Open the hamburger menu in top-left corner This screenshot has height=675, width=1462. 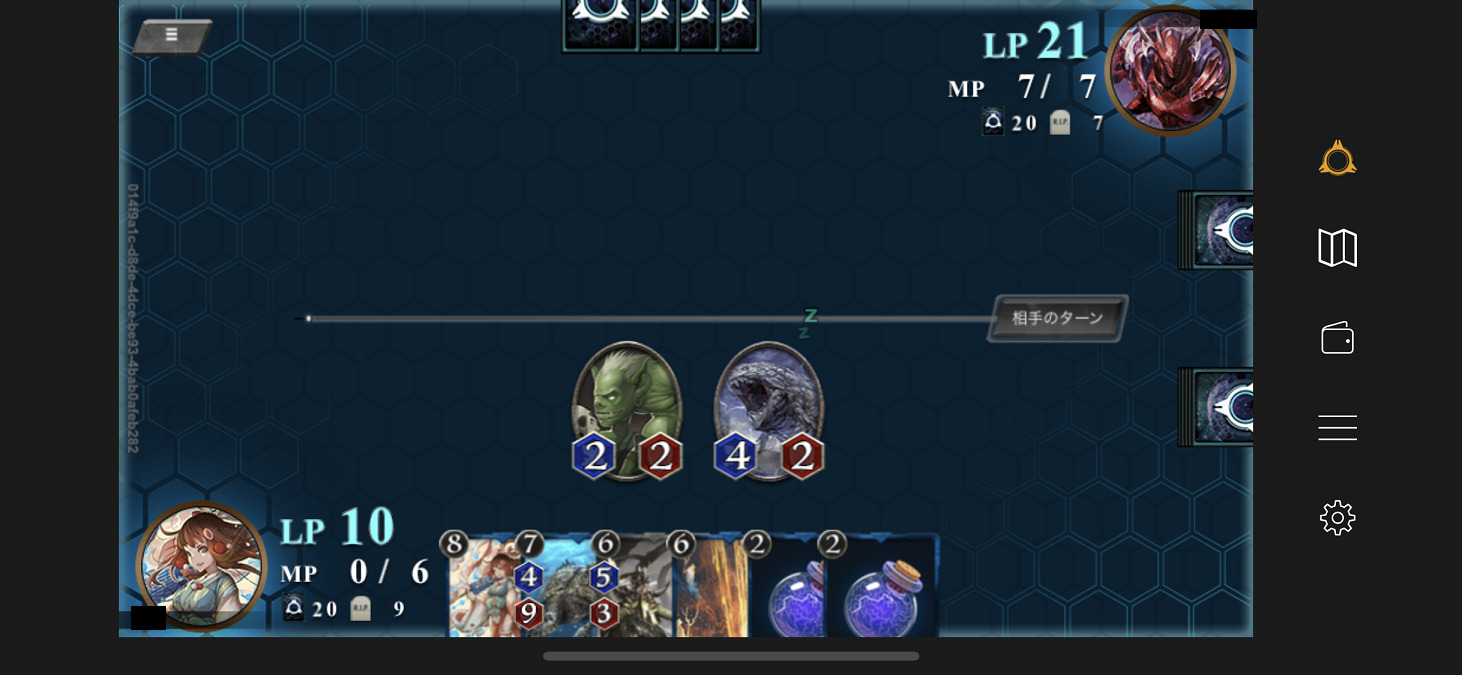172,36
